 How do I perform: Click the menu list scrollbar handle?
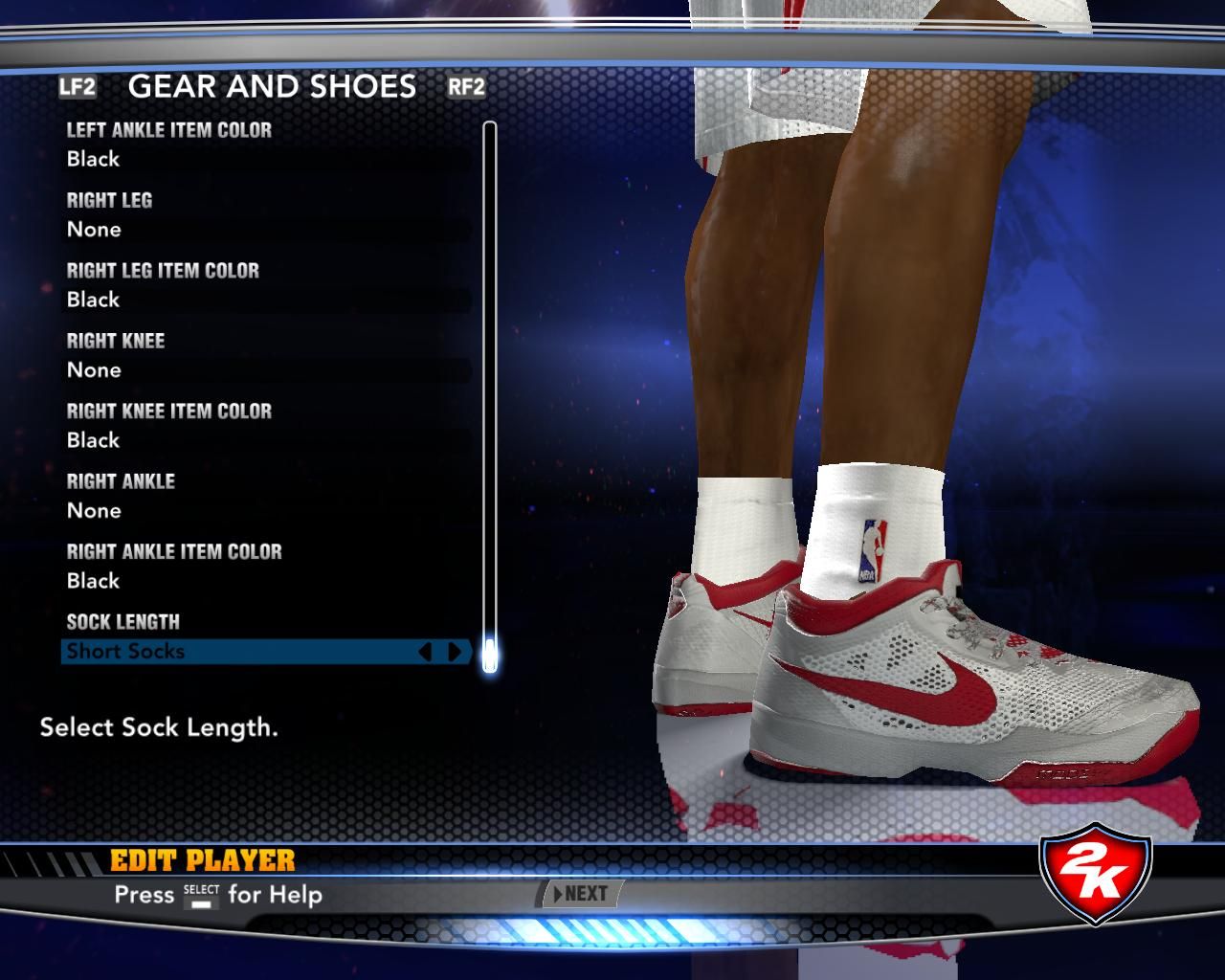pyautogui.click(x=490, y=655)
